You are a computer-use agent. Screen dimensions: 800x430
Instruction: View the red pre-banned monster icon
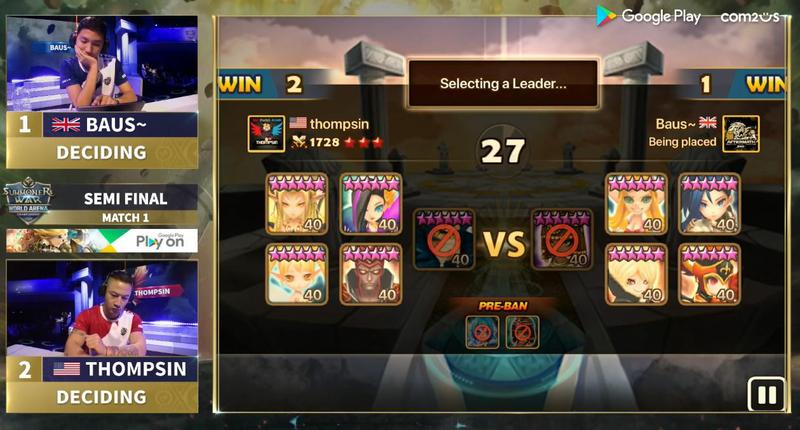click(x=522, y=331)
